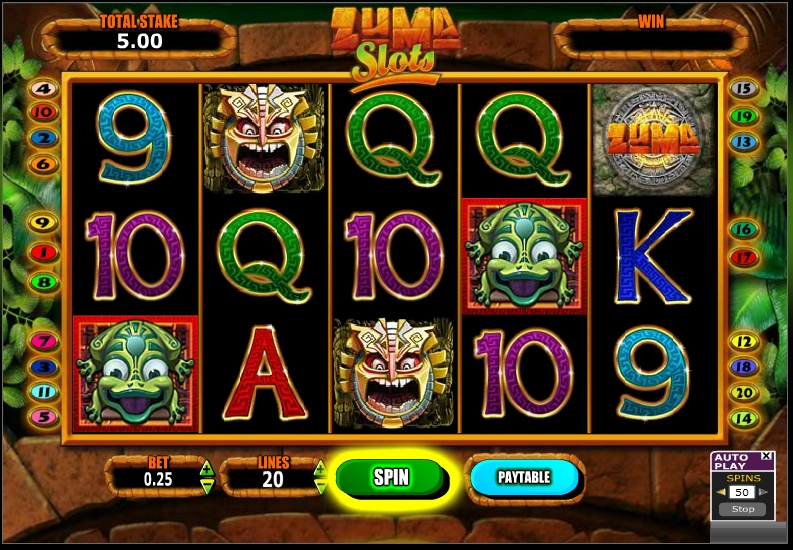
Task: Decrease the bet amount
Action: [207, 486]
